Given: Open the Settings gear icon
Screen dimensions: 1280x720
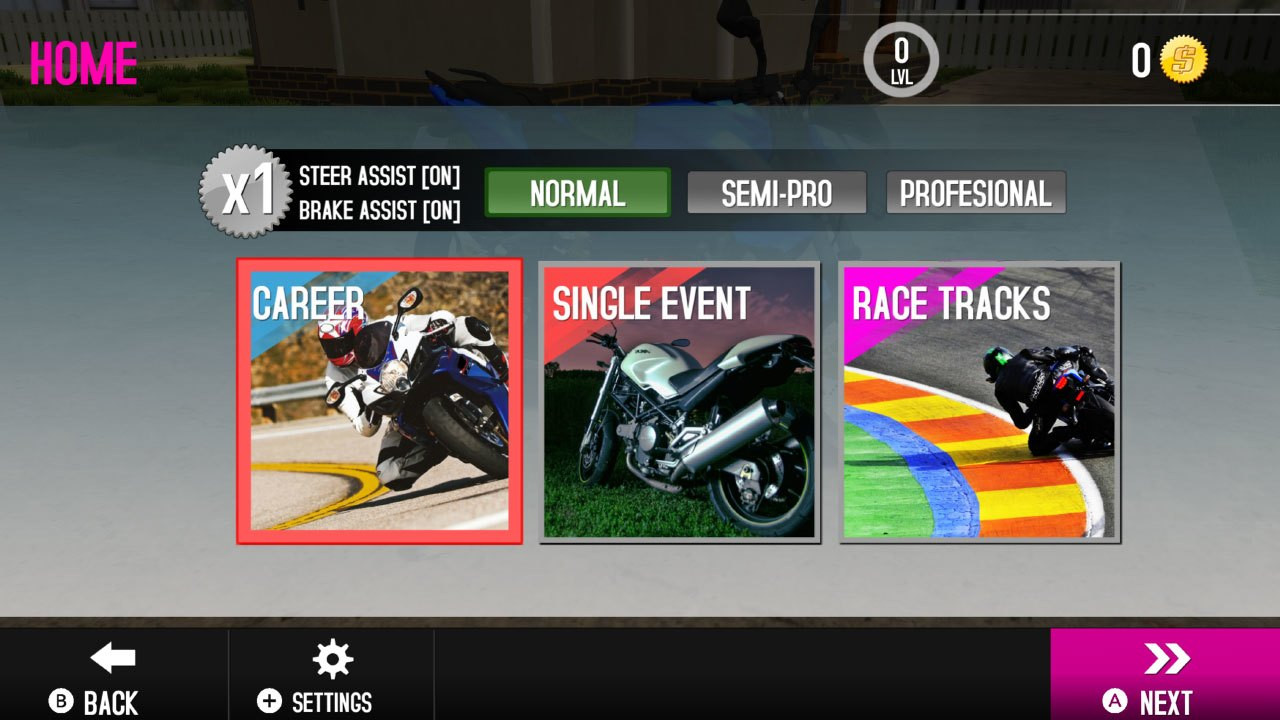Looking at the screenshot, I should (x=331, y=659).
